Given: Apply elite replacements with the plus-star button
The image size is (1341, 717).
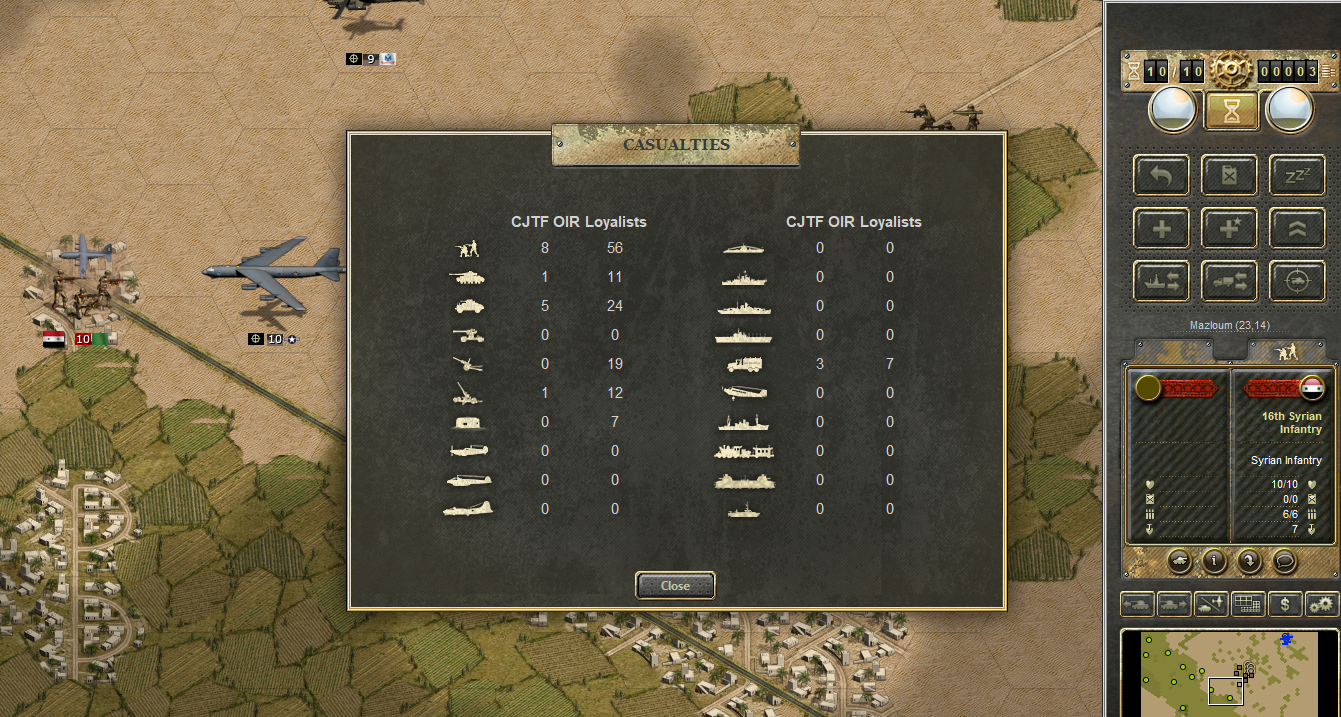Looking at the screenshot, I should click(x=1229, y=228).
